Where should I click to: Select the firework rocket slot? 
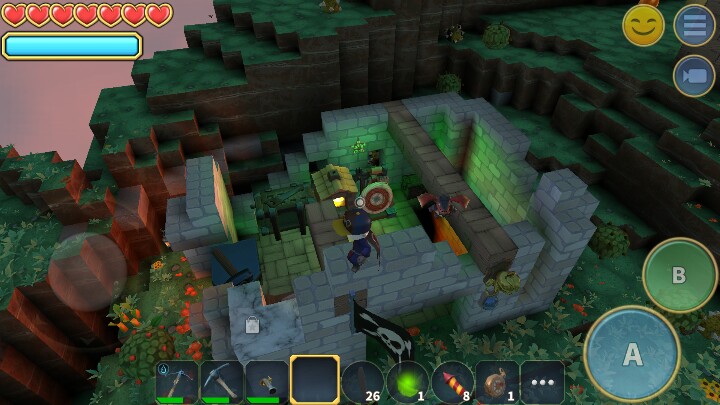coord(453,382)
